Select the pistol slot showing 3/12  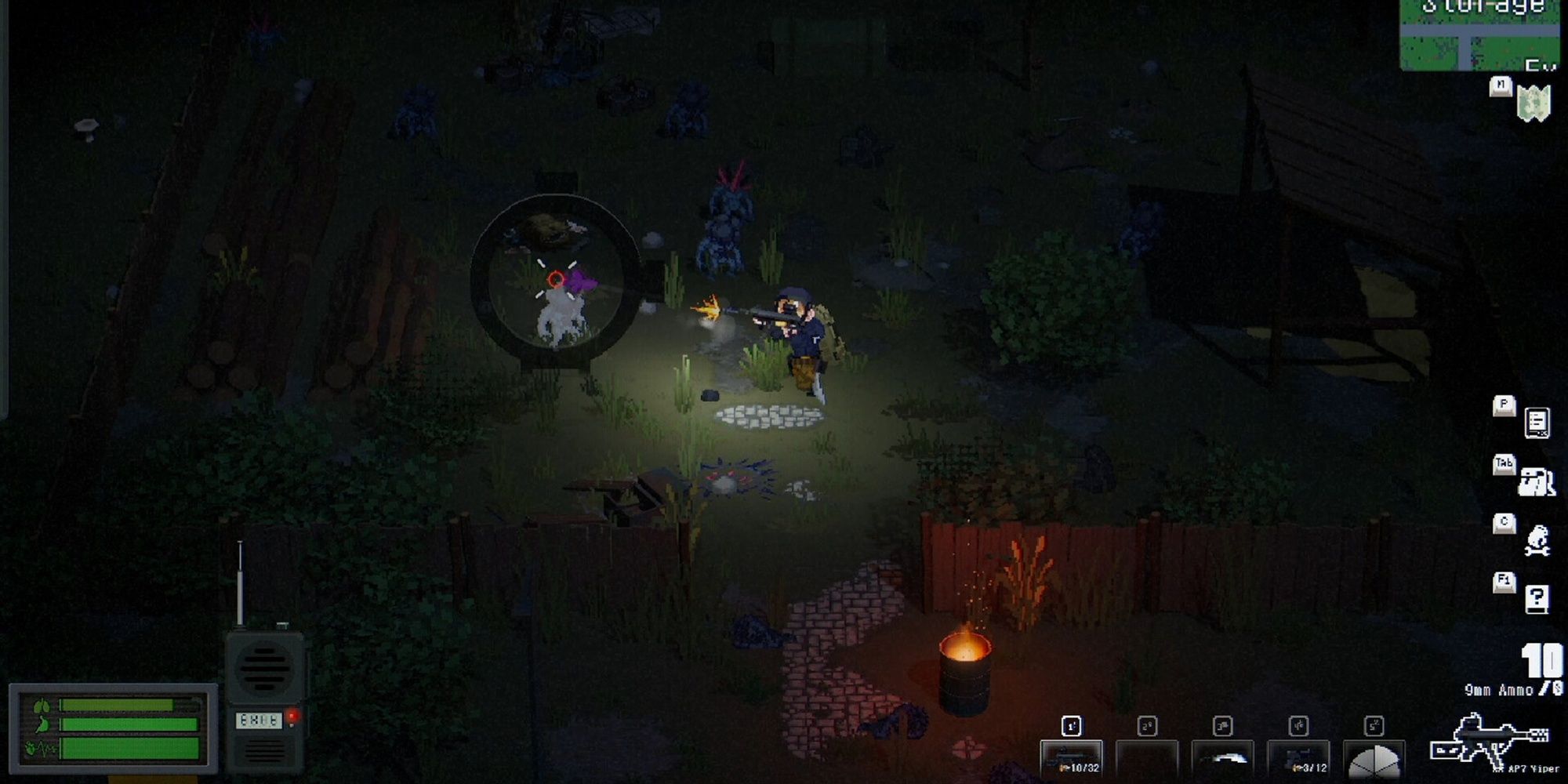click(1298, 758)
